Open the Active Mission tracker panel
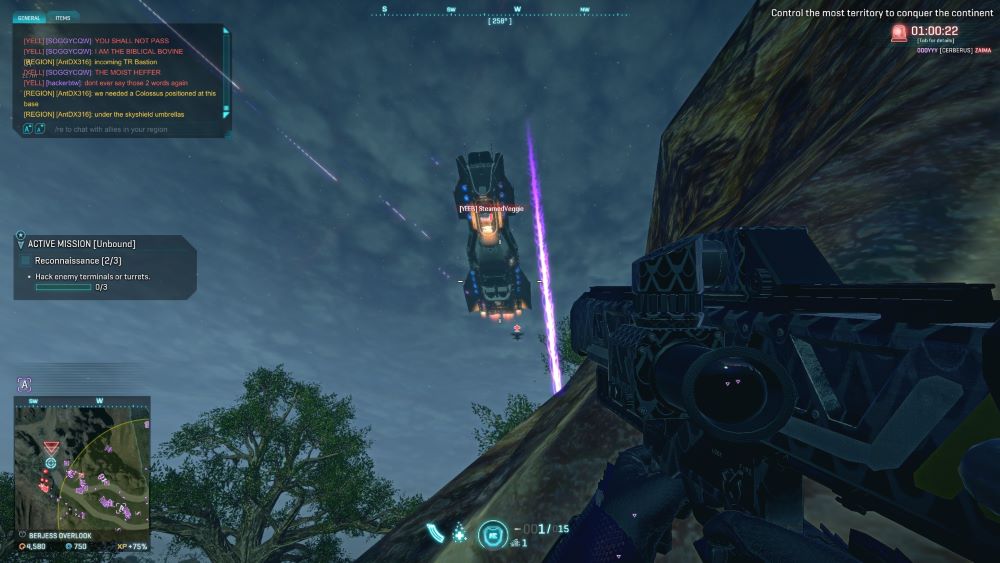 pyautogui.click(x=80, y=243)
